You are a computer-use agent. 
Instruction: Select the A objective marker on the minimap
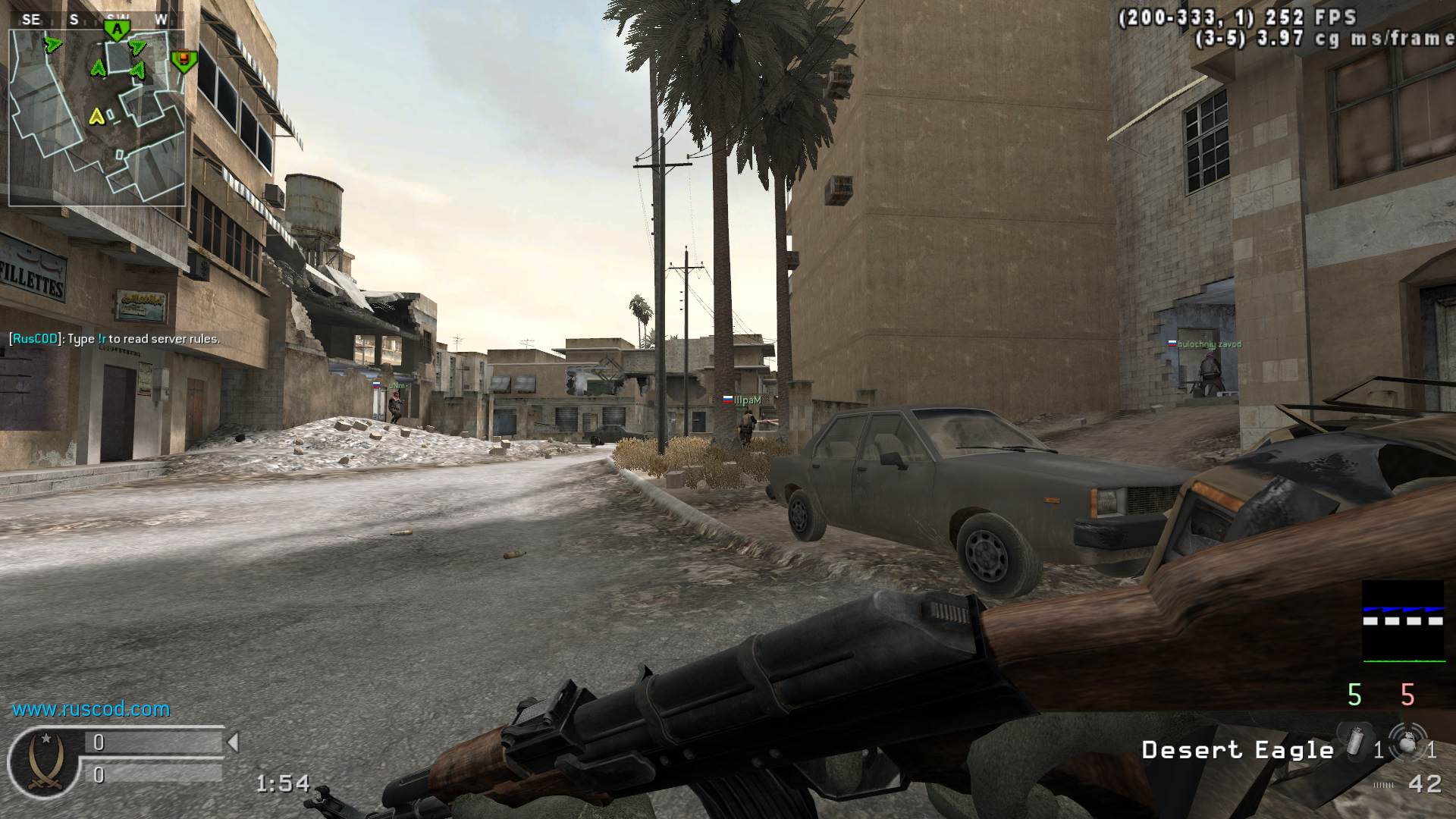pyautogui.click(x=117, y=30)
